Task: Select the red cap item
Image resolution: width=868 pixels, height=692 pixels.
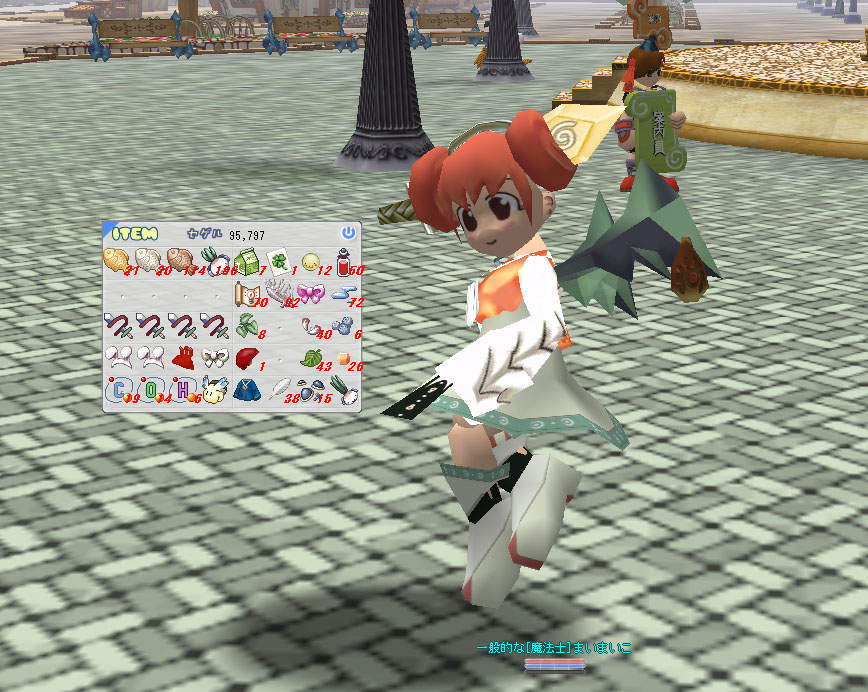Action: [x=246, y=357]
